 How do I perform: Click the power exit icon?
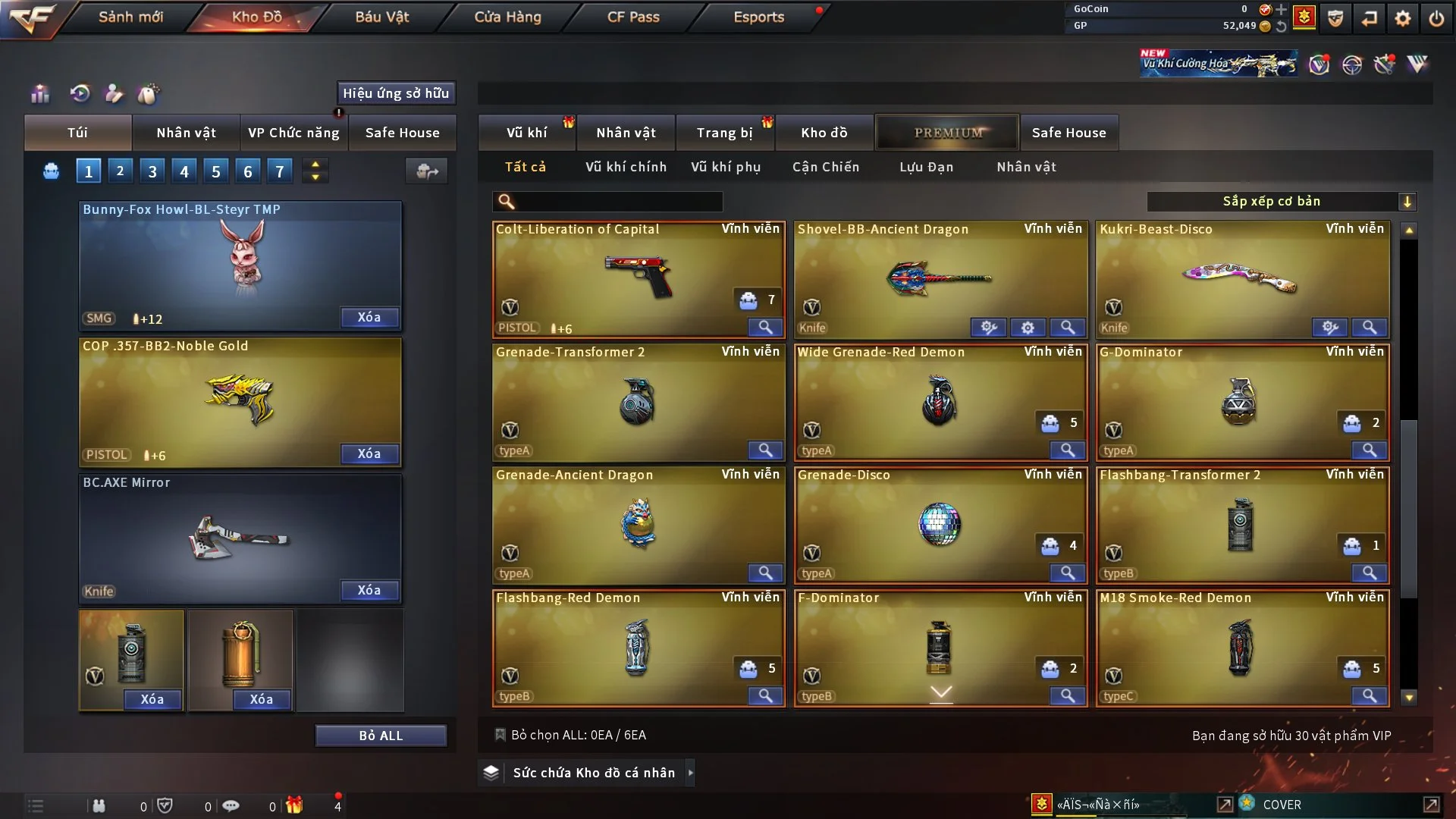[1436, 18]
